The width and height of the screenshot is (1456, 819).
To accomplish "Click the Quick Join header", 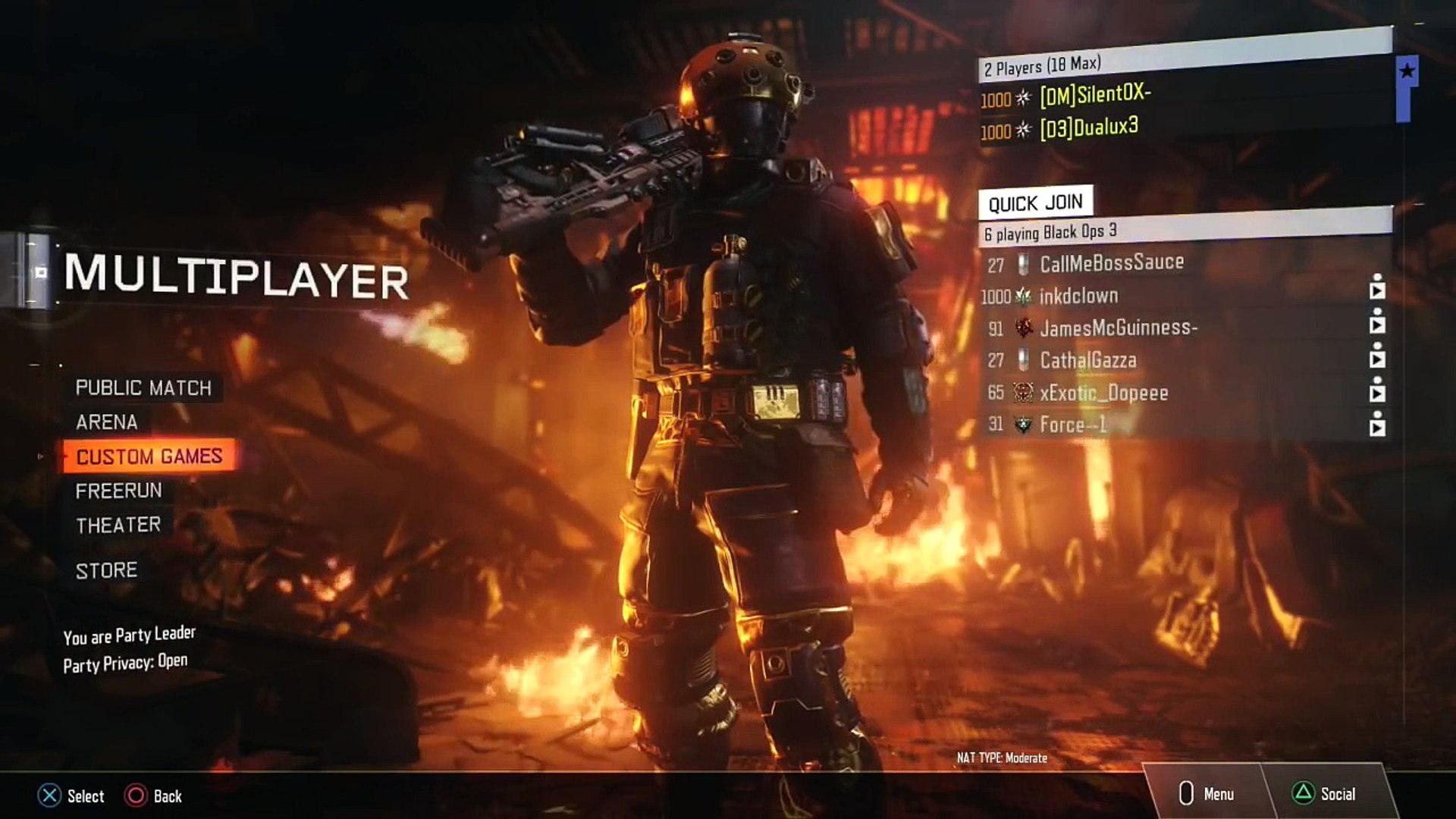I will (x=1035, y=202).
